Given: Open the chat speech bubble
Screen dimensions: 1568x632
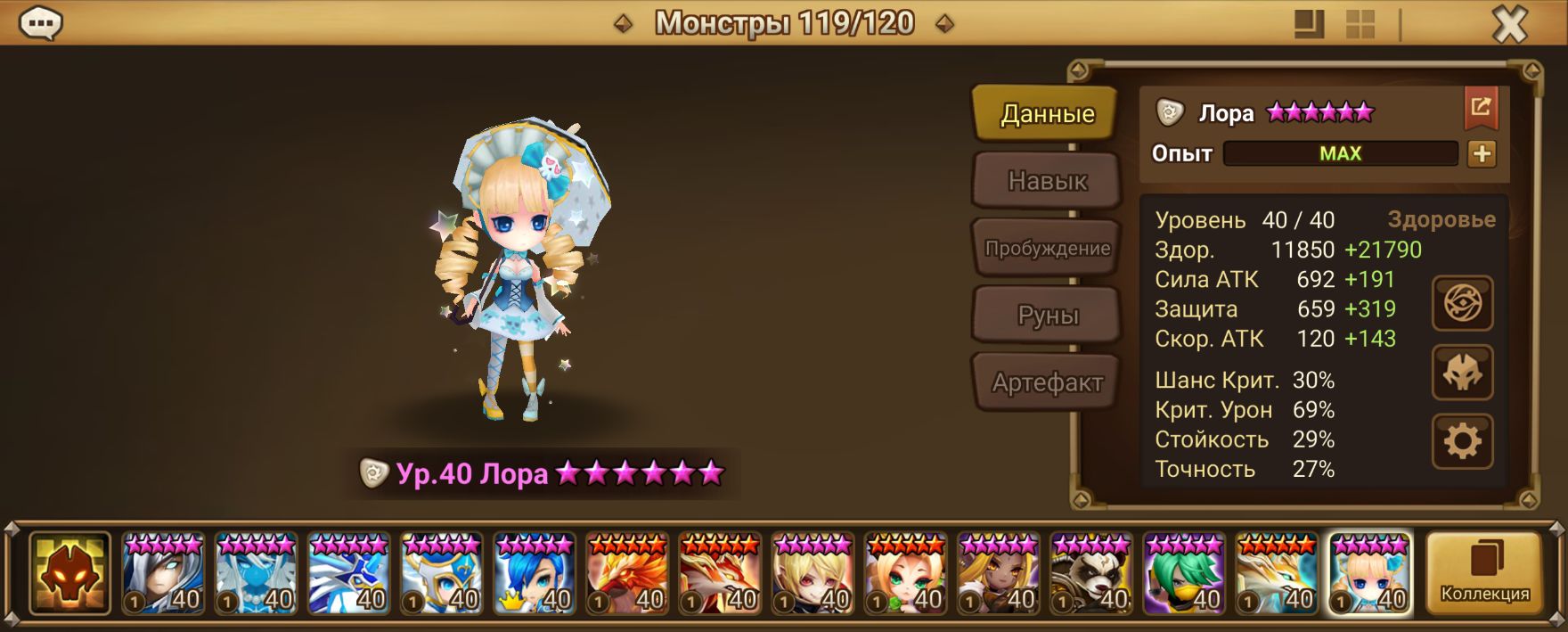Looking at the screenshot, I should (40, 24).
